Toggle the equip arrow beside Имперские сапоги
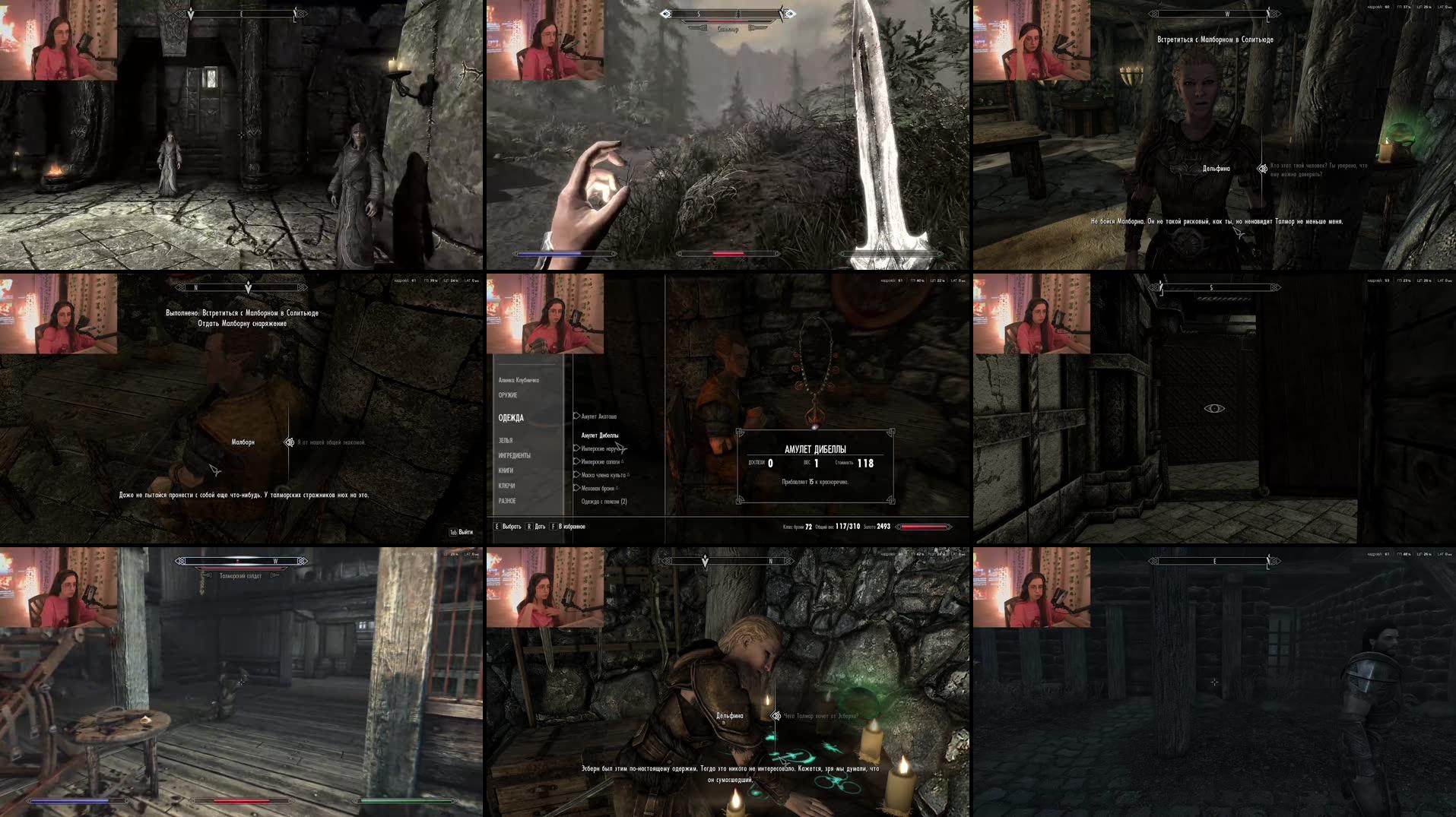This screenshot has height=817, width=1456. click(x=576, y=461)
